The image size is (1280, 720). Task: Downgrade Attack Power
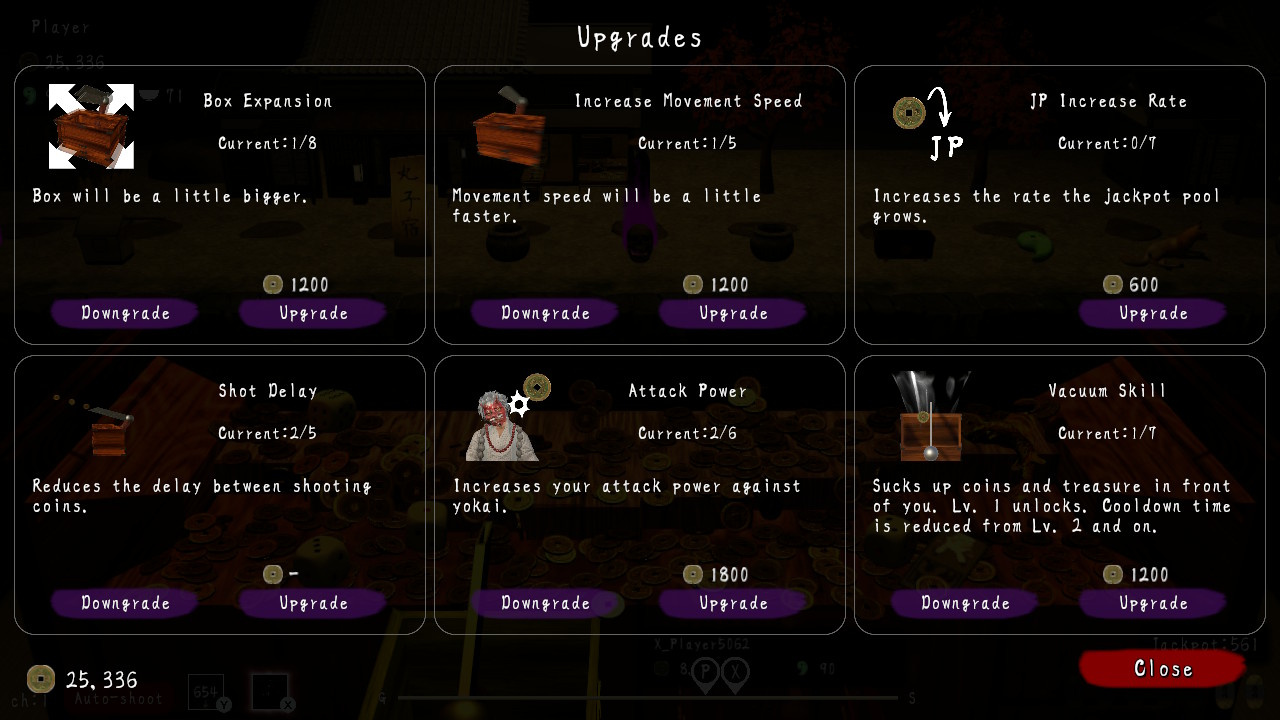click(x=544, y=603)
